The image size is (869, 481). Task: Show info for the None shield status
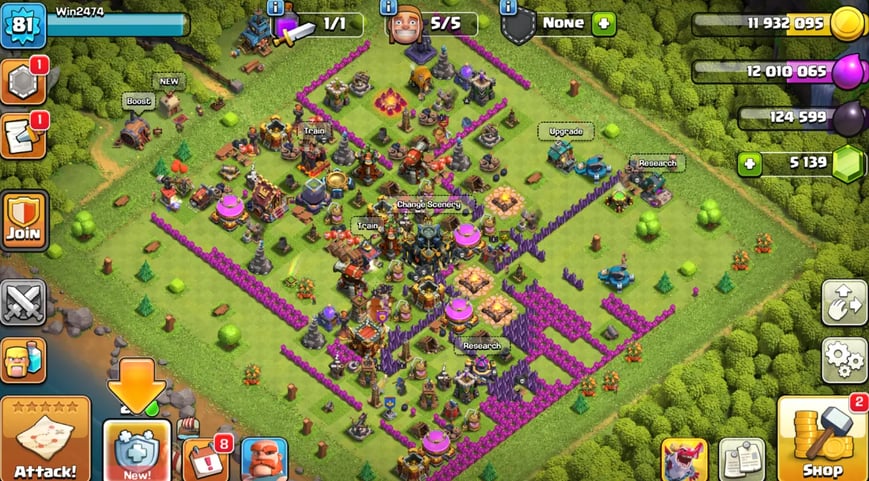[x=508, y=8]
